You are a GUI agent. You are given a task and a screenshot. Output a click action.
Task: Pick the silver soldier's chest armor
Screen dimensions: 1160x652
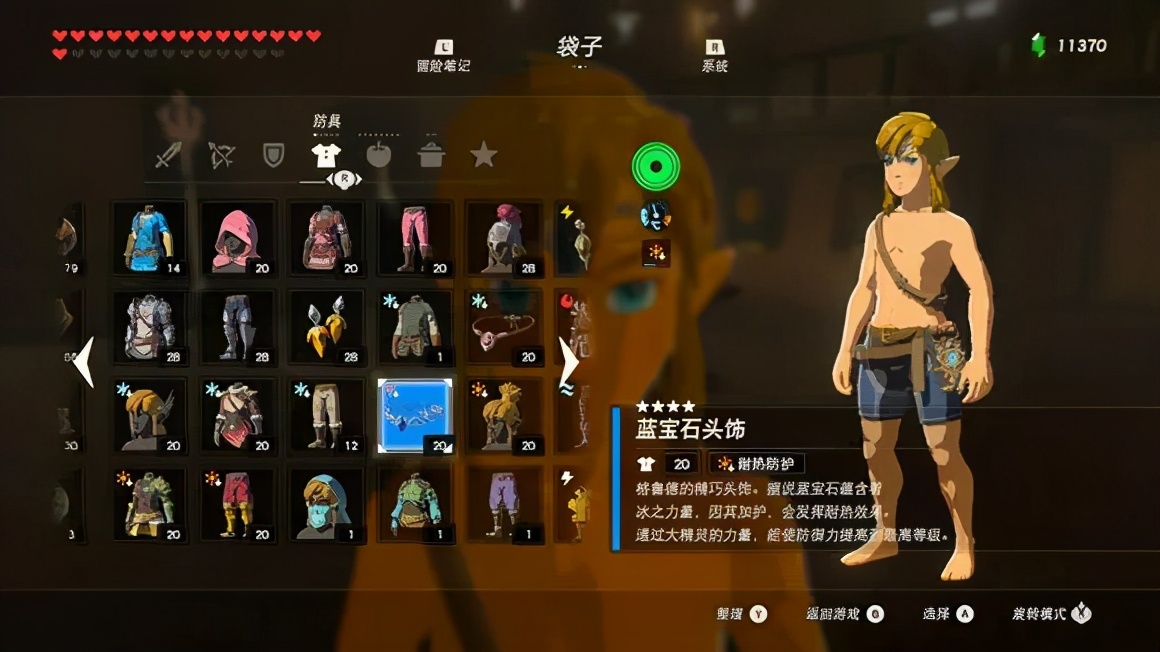pyautogui.click(x=149, y=326)
